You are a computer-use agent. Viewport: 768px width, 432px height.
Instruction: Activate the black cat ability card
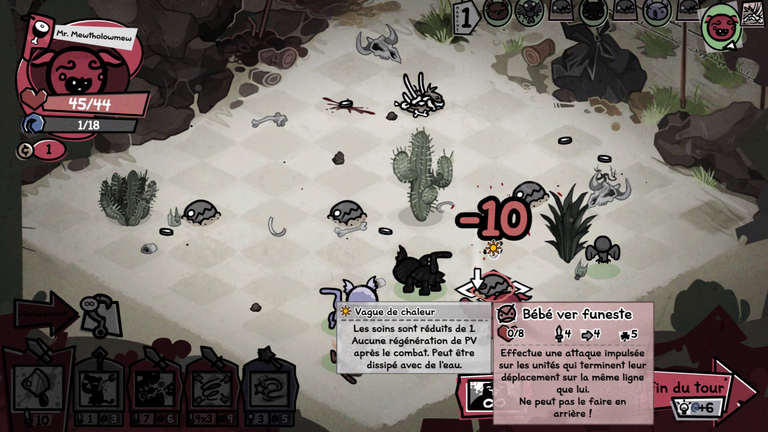(98, 385)
